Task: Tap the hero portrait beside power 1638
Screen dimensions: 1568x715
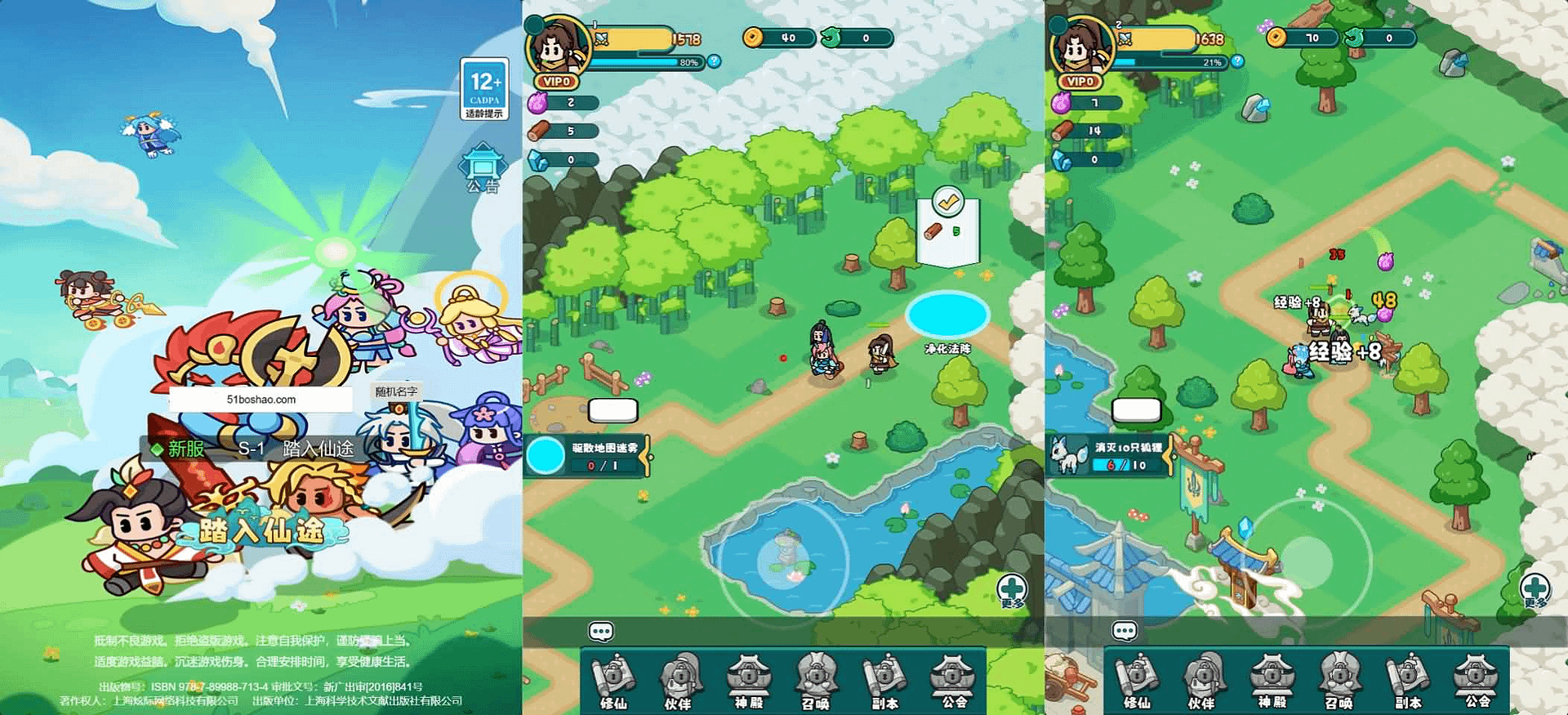Action: [x=1080, y=49]
